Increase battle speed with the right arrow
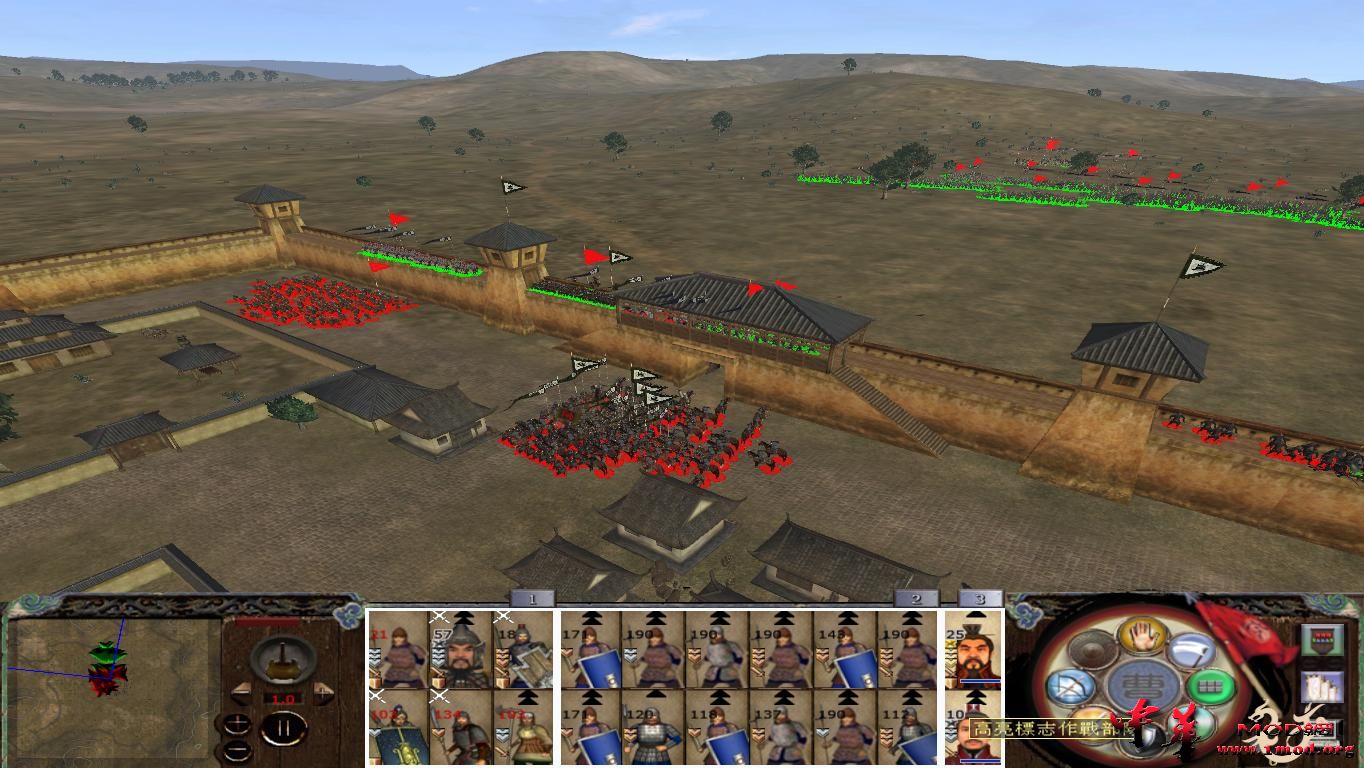Image resolution: width=1364 pixels, height=768 pixels. pos(322,691)
